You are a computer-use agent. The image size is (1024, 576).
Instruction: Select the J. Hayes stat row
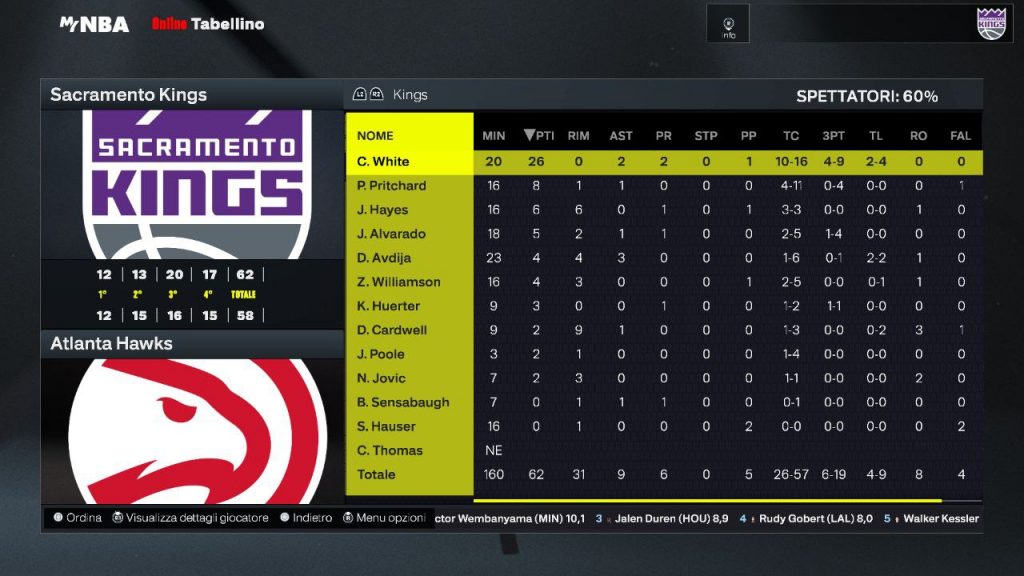(382, 210)
